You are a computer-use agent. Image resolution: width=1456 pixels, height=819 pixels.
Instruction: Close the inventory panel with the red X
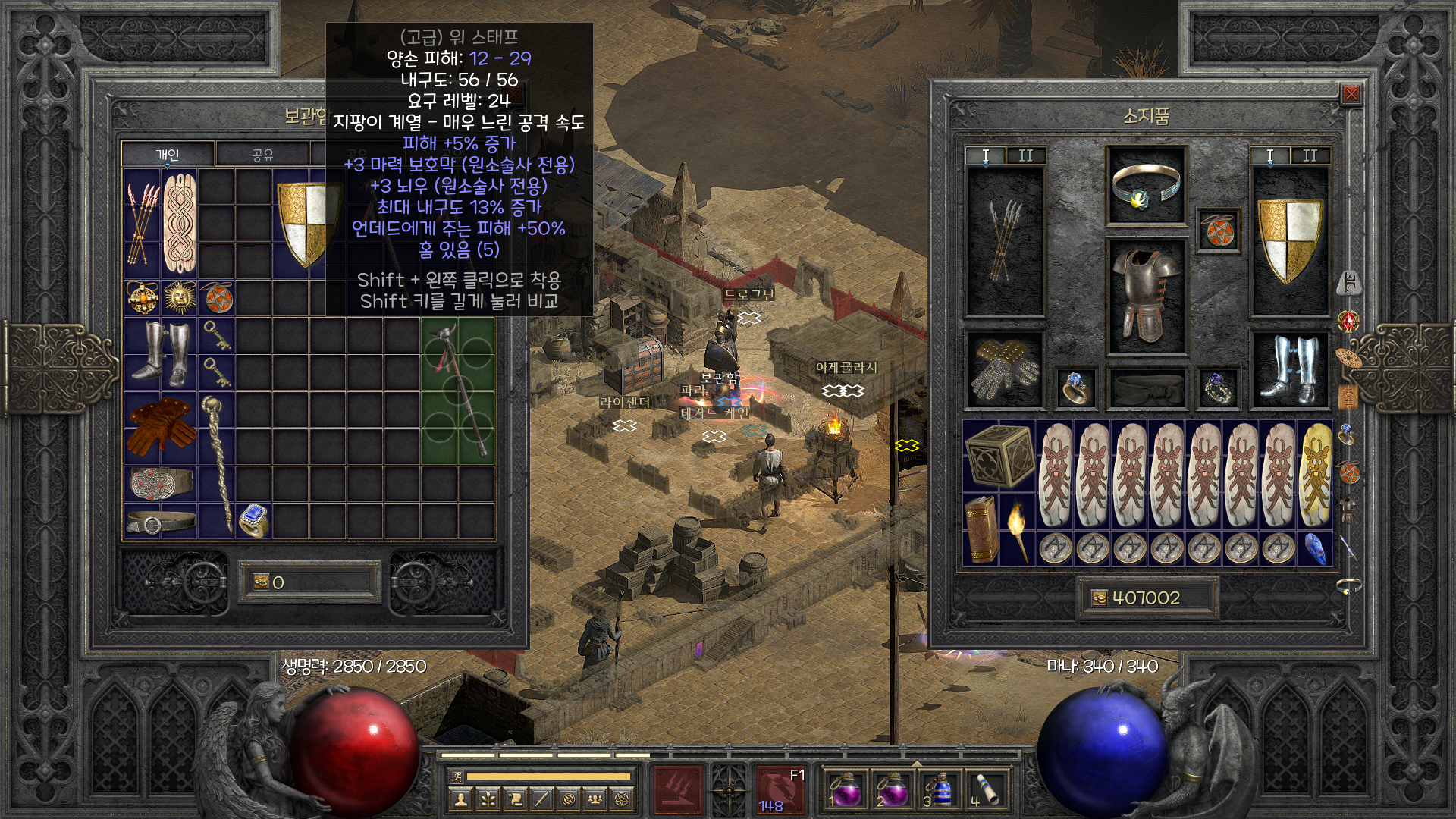[1351, 95]
